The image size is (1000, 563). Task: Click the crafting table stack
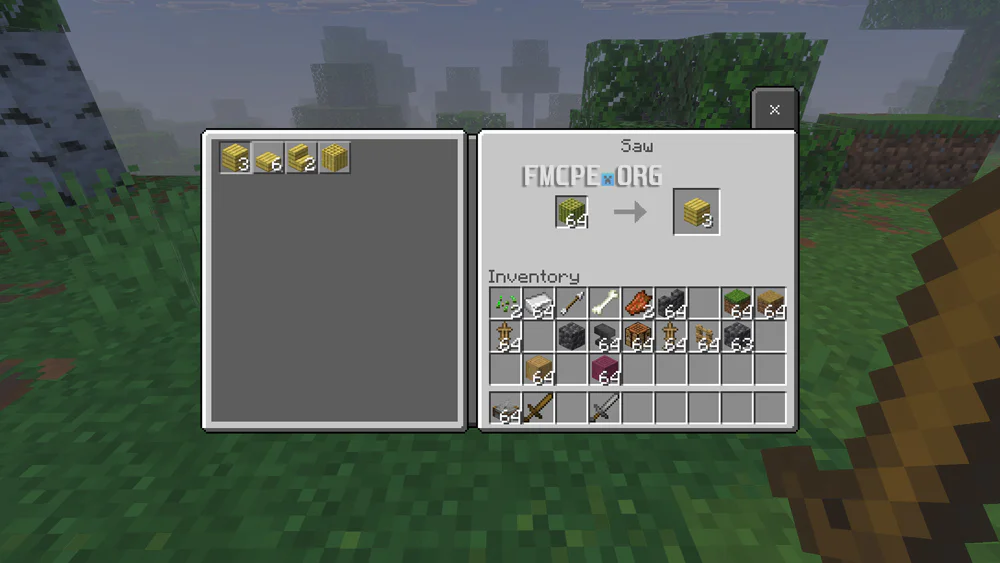pyautogui.click(x=637, y=337)
